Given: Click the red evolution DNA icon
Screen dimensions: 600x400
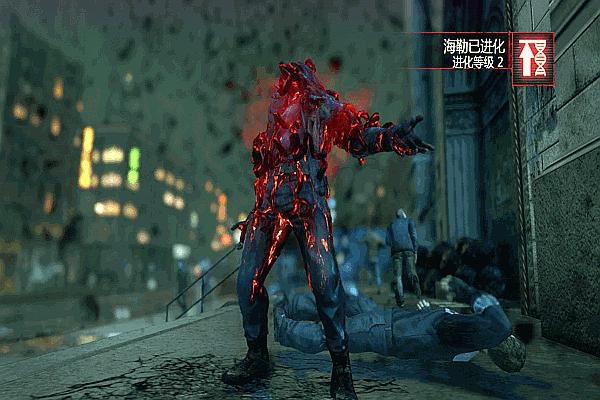Looking at the screenshot, I should [533, 60].
